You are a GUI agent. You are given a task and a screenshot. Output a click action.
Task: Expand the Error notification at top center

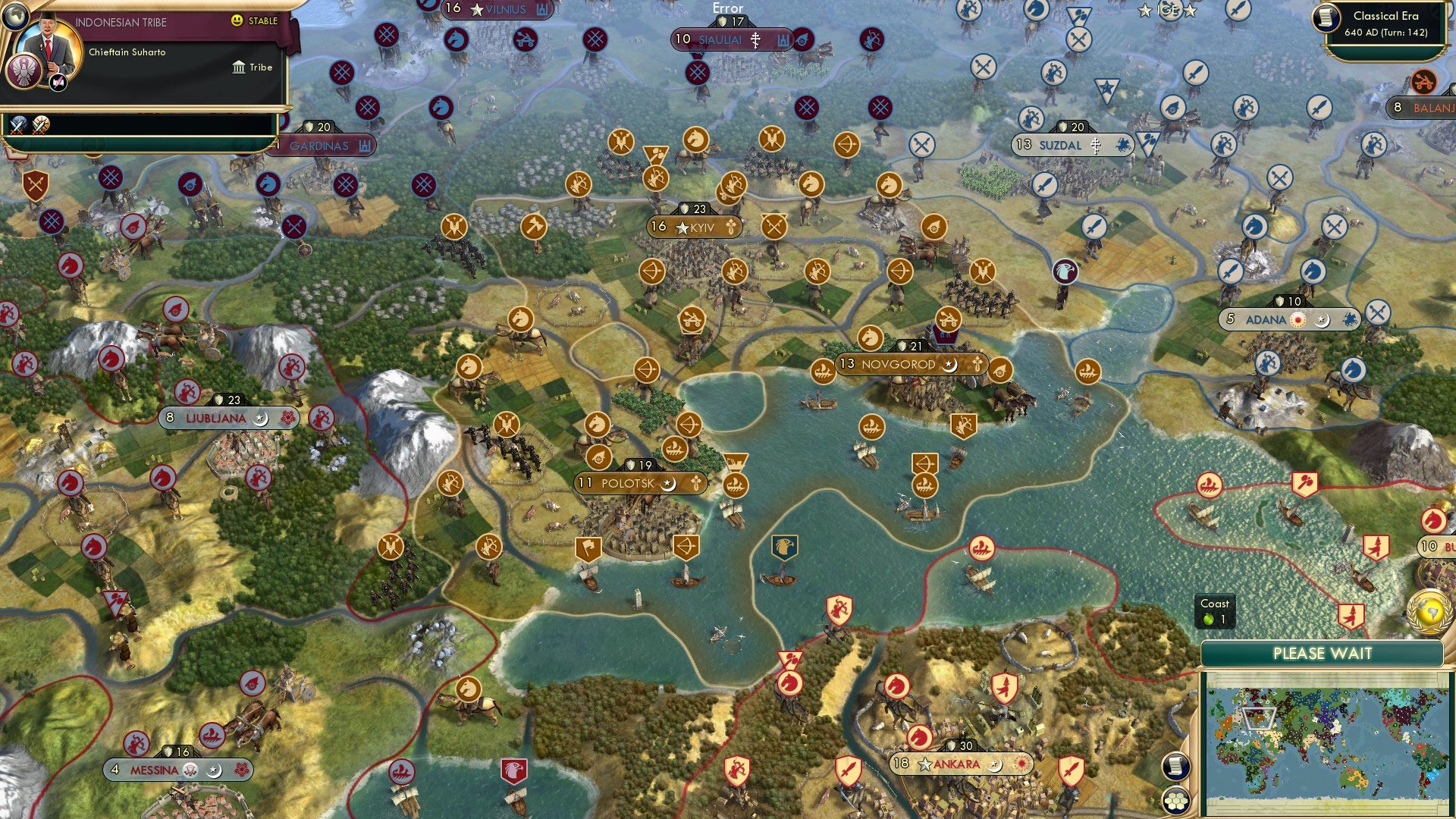tap(728, 8)
